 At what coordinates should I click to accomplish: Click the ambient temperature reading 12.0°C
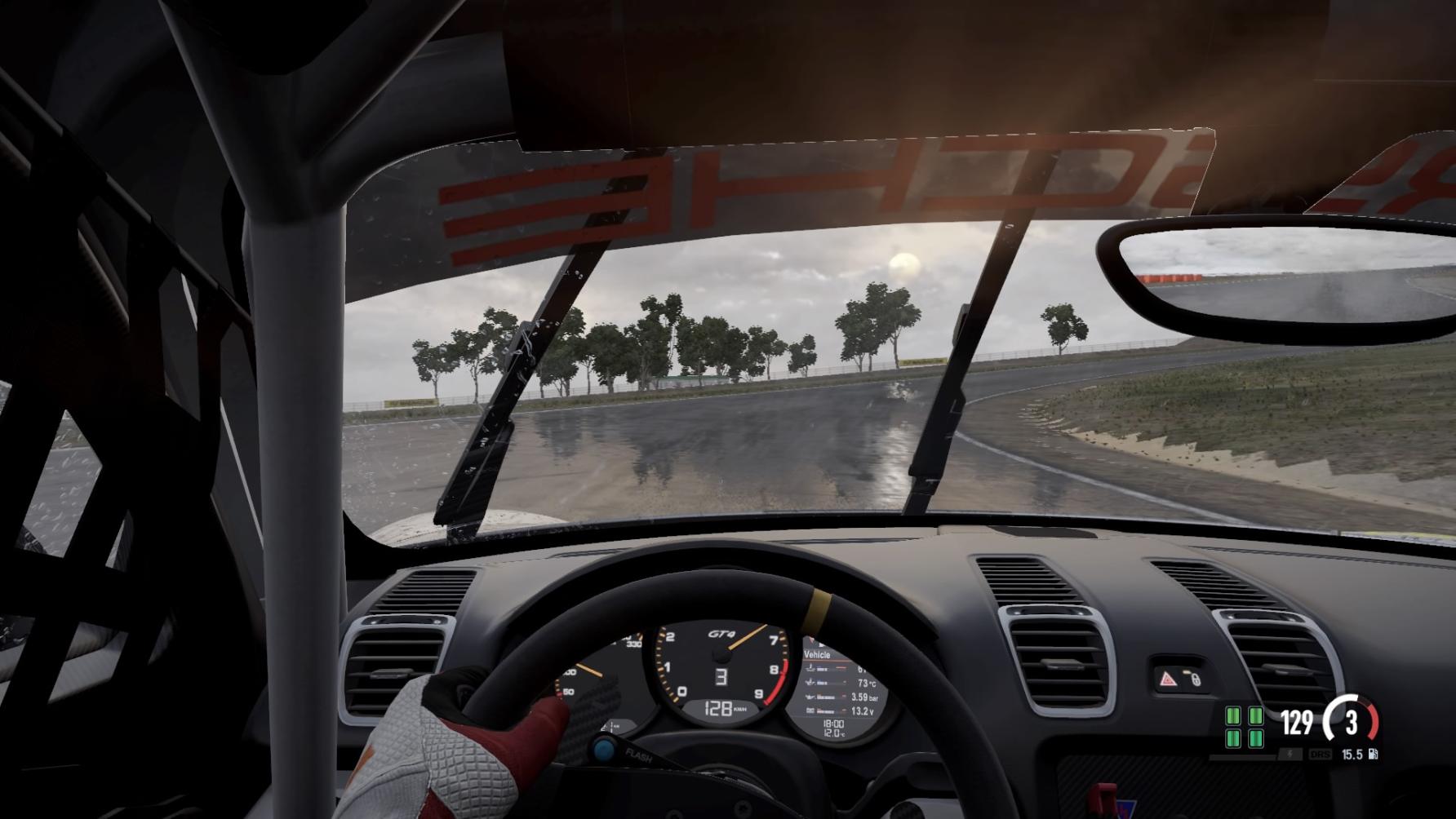point(833,732)
